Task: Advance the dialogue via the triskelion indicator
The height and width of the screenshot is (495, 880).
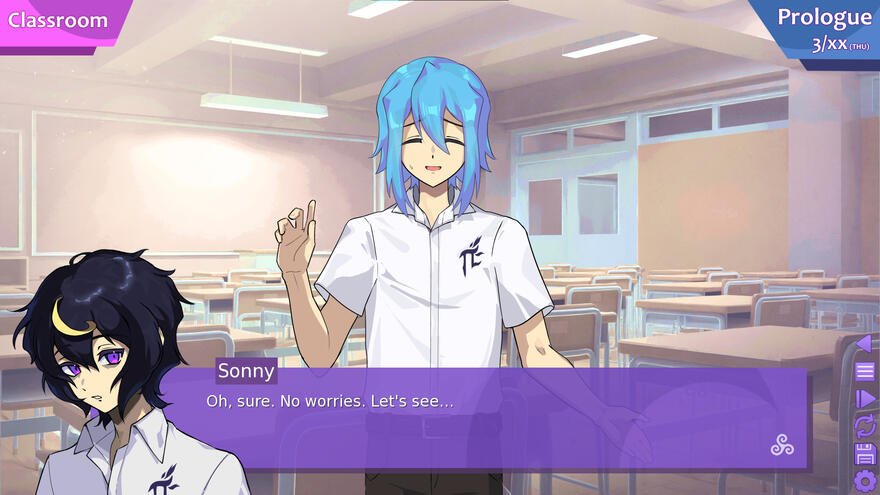Action: coord(782,446)
